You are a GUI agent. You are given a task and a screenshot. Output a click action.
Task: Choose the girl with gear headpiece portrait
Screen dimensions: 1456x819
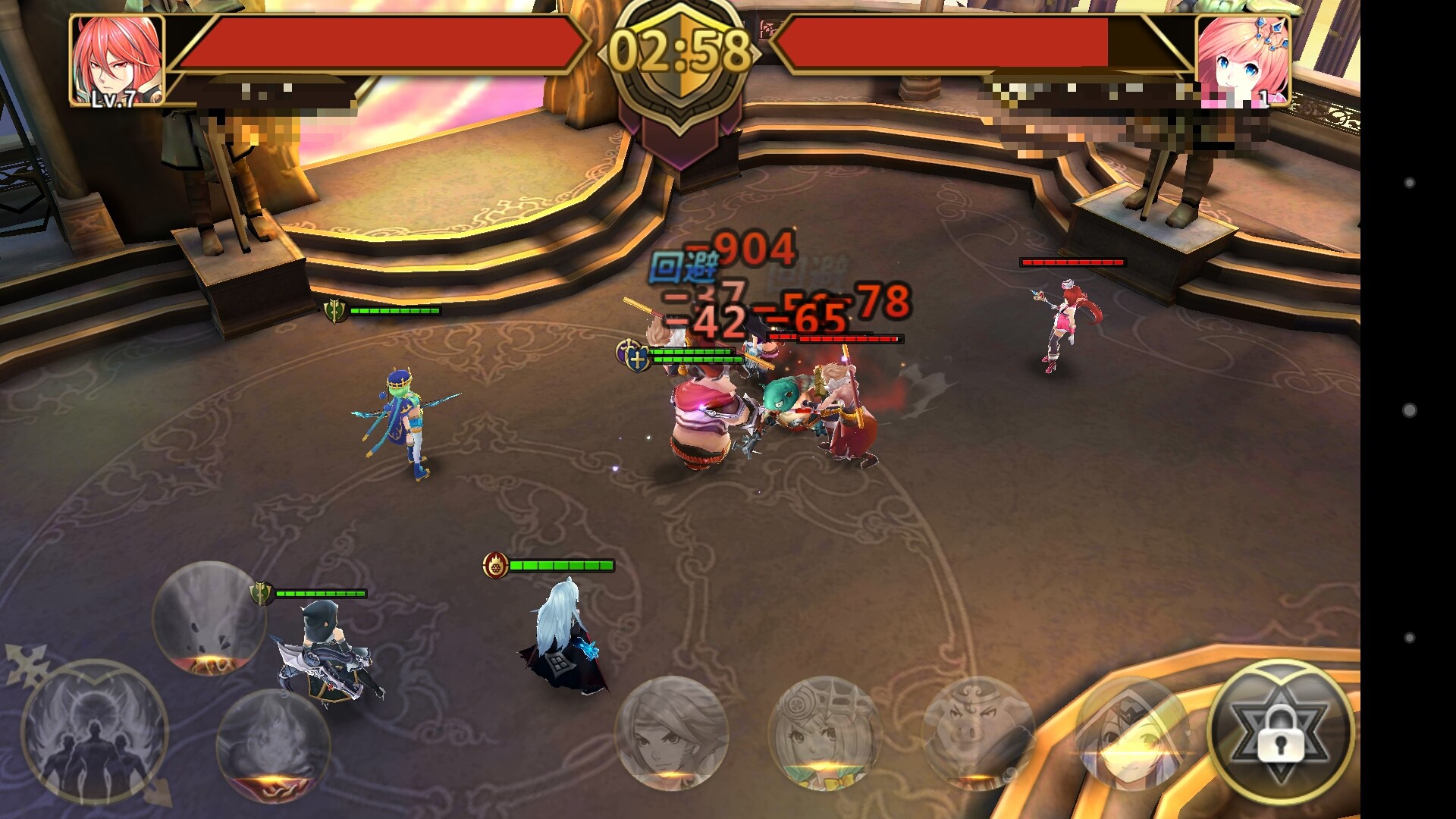pos(824,733)
